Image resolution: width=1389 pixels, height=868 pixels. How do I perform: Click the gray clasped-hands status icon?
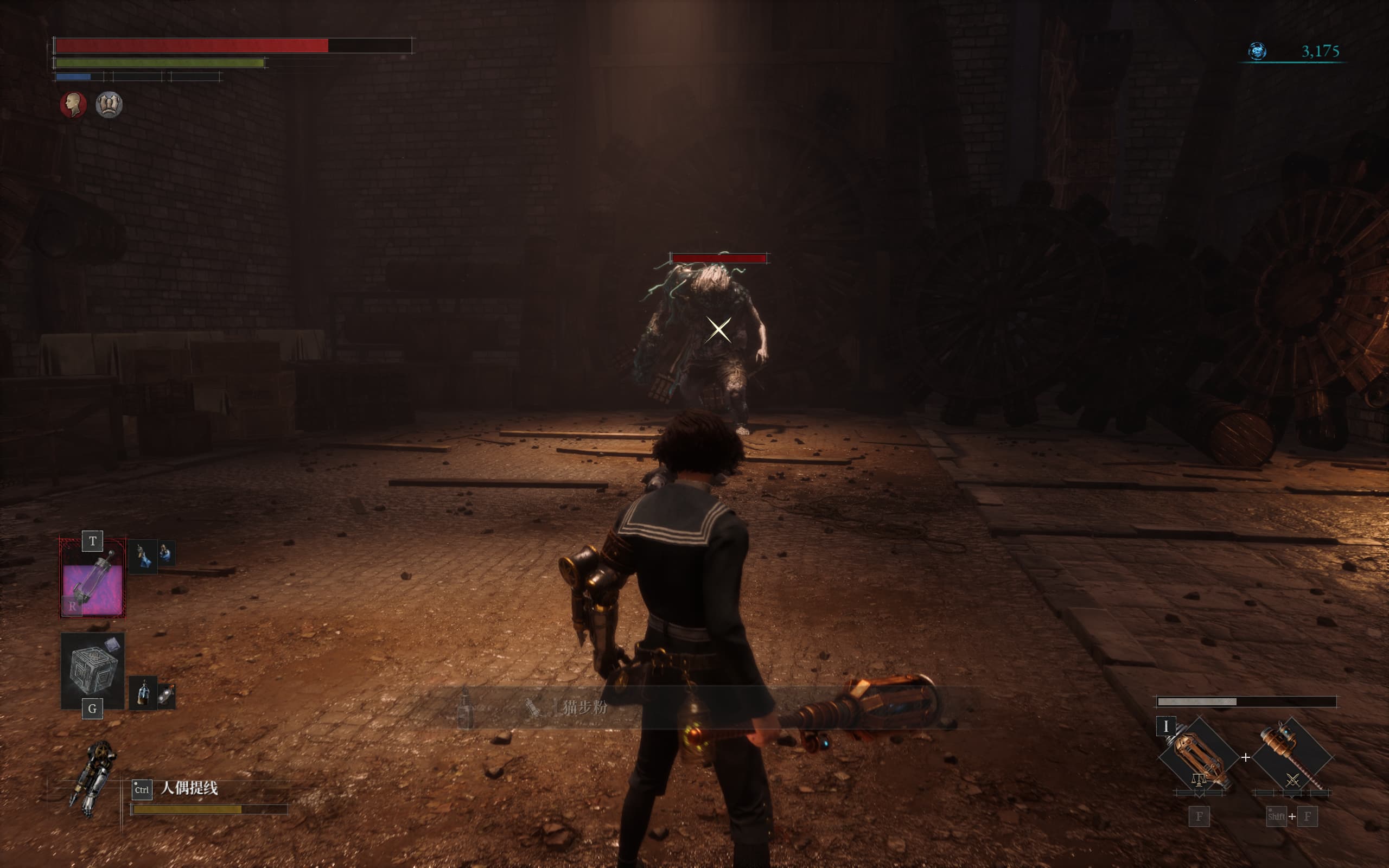[x=109, y=105]
